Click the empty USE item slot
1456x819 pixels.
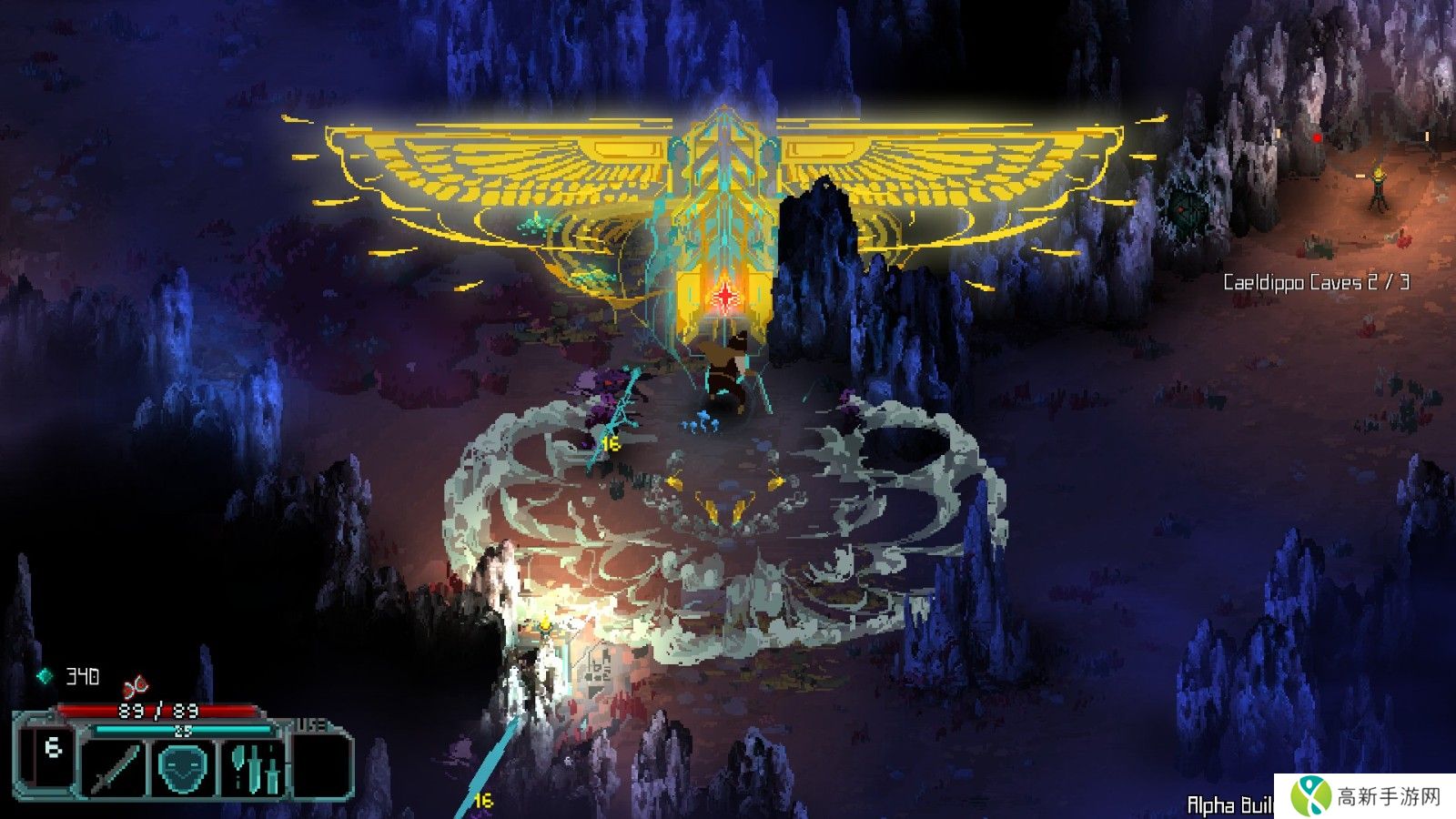point(321,764)
